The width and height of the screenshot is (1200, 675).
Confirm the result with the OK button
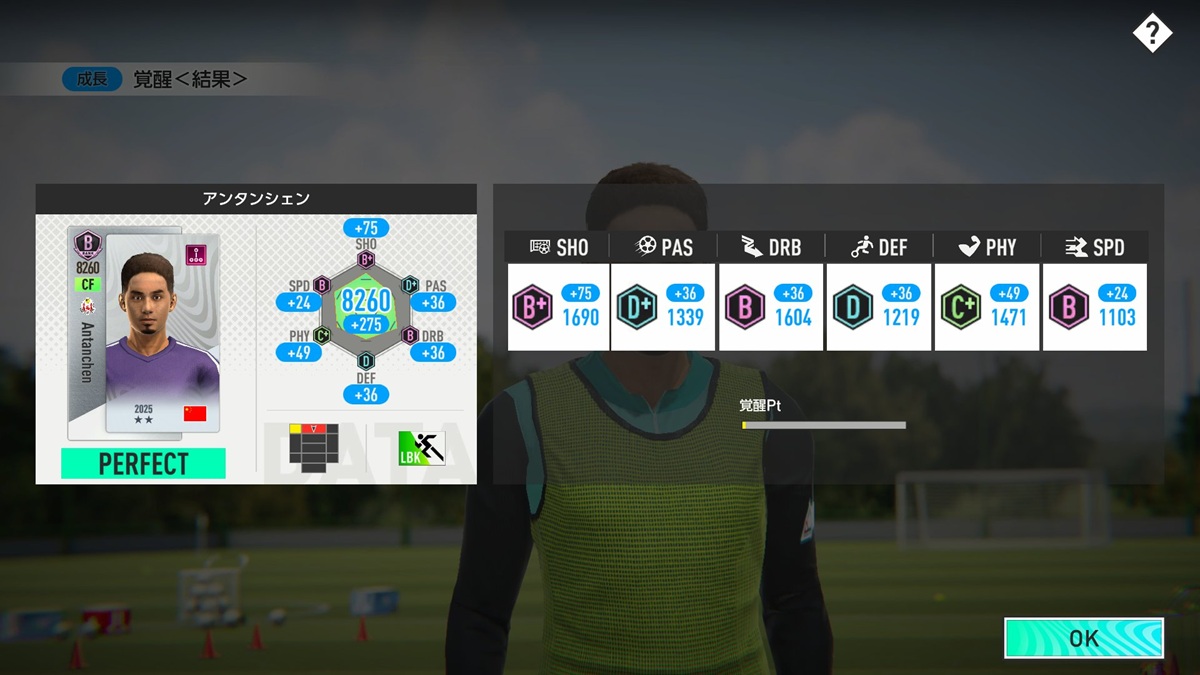1084,638
